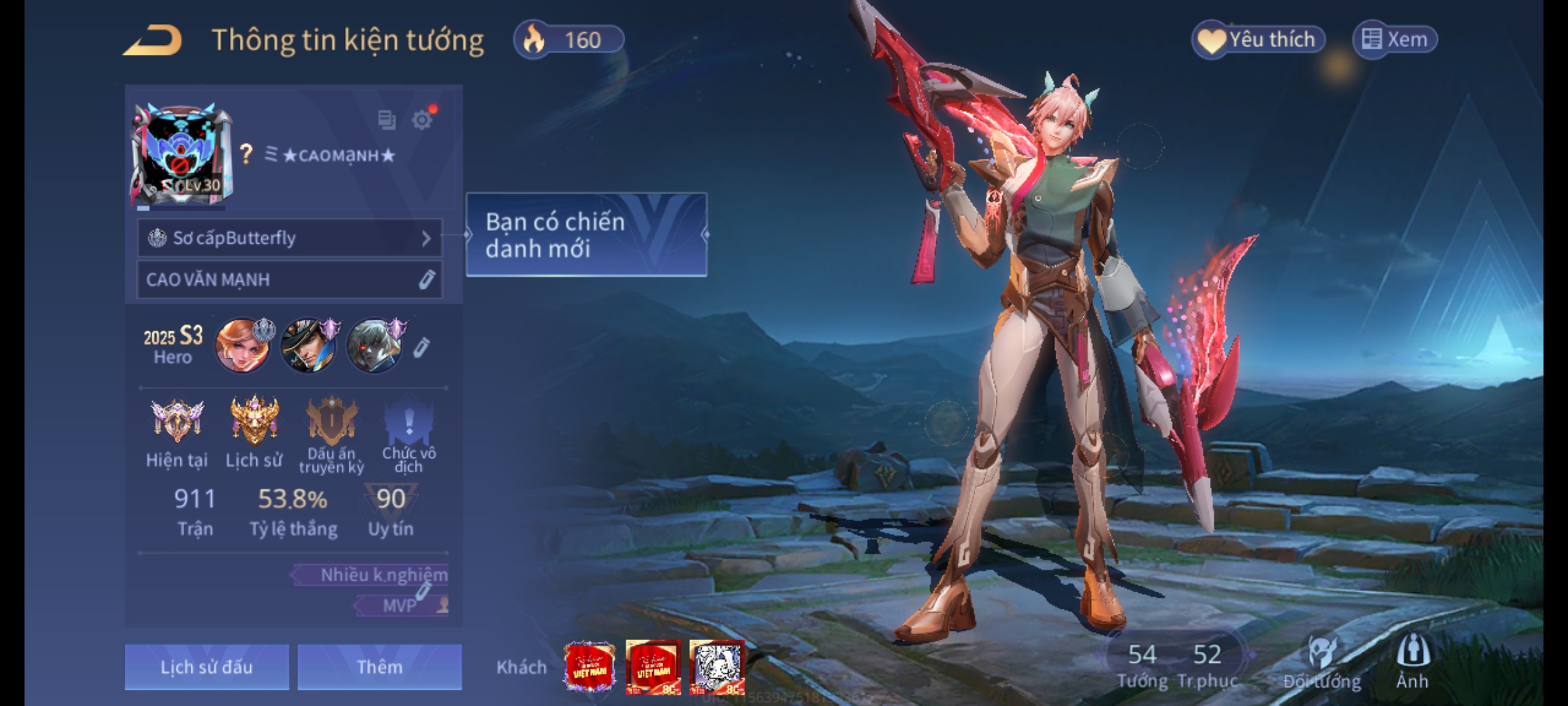The width and height of the screenshot is (1568, 706).
Task: Go back using the arrow button
Action: tap(153, 41)
